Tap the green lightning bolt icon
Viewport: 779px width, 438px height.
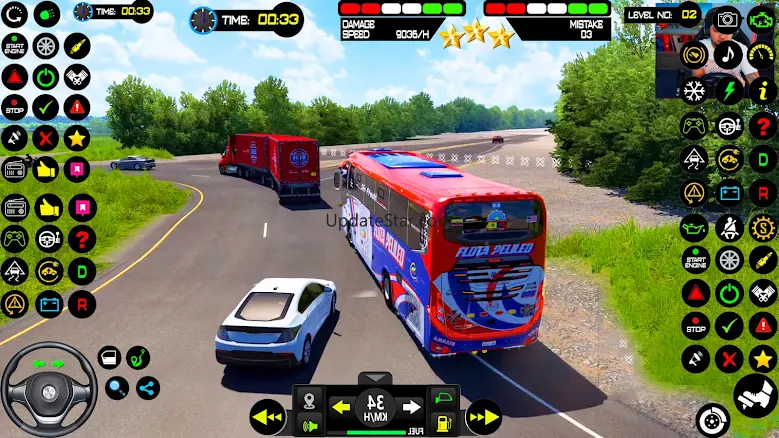pos(729,90)
